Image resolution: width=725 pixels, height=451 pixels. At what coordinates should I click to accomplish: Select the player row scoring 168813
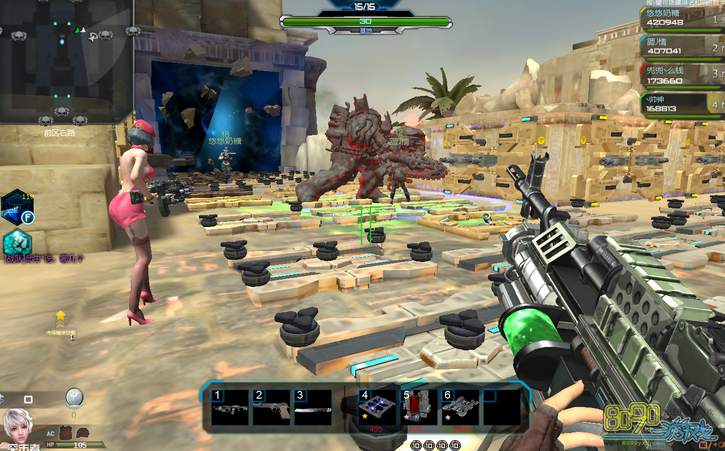click(678, 104)
